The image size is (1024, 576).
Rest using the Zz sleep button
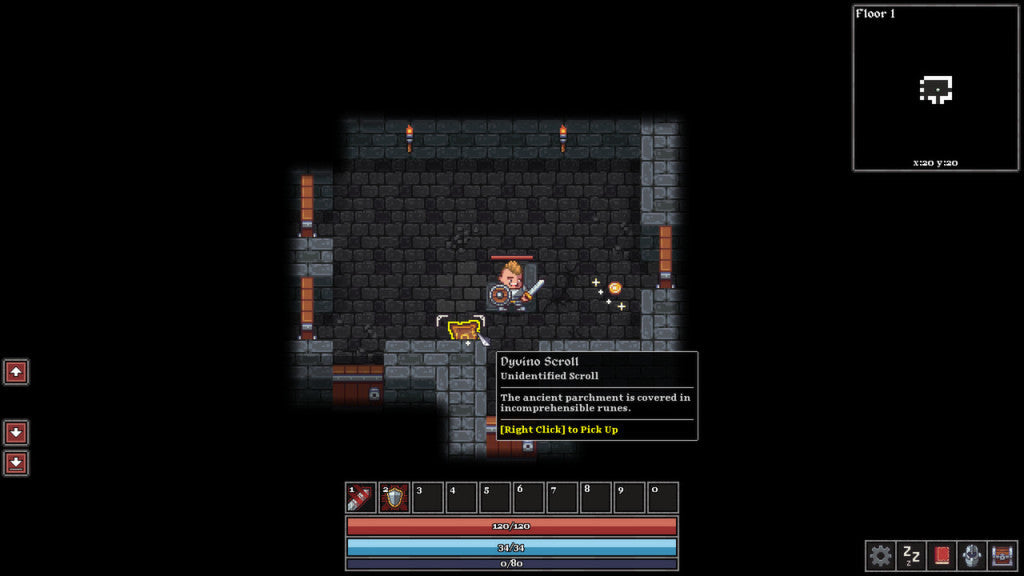[x=911, y=555]
